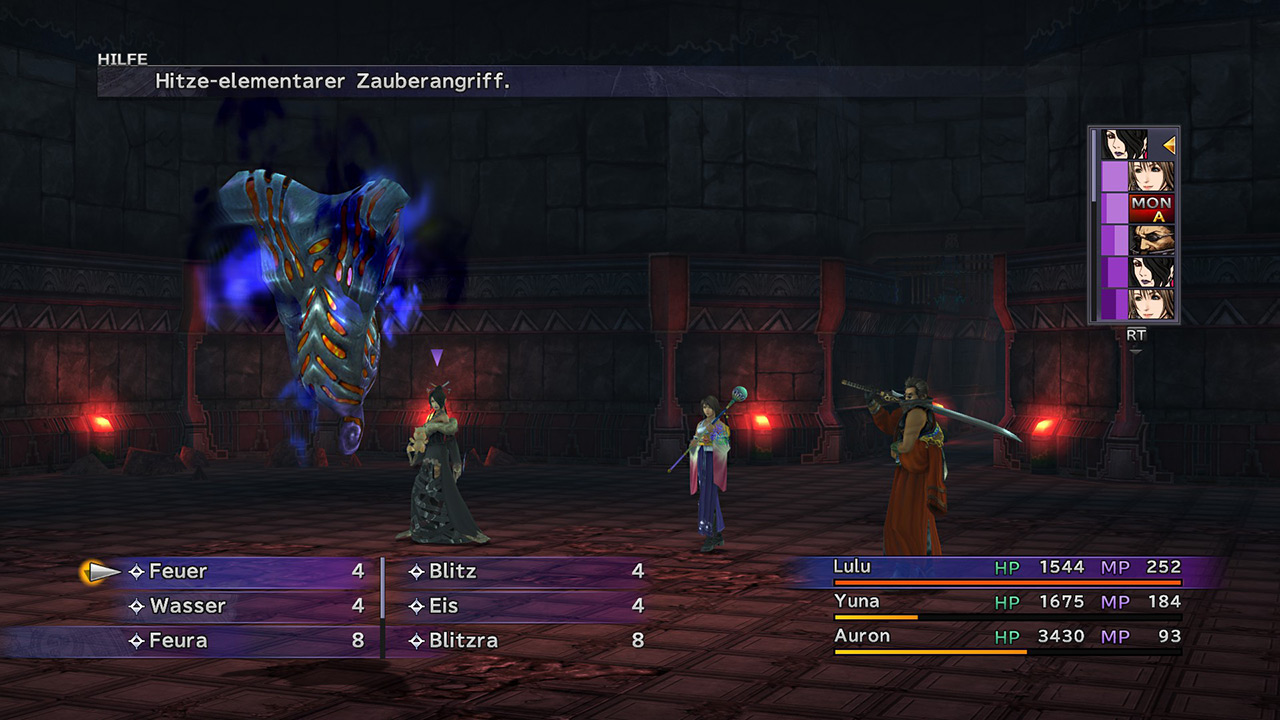Click the MON A turn order entry
Image resolution: width=1280 pixels, height=720 pixels.
tap(1151, 208)
